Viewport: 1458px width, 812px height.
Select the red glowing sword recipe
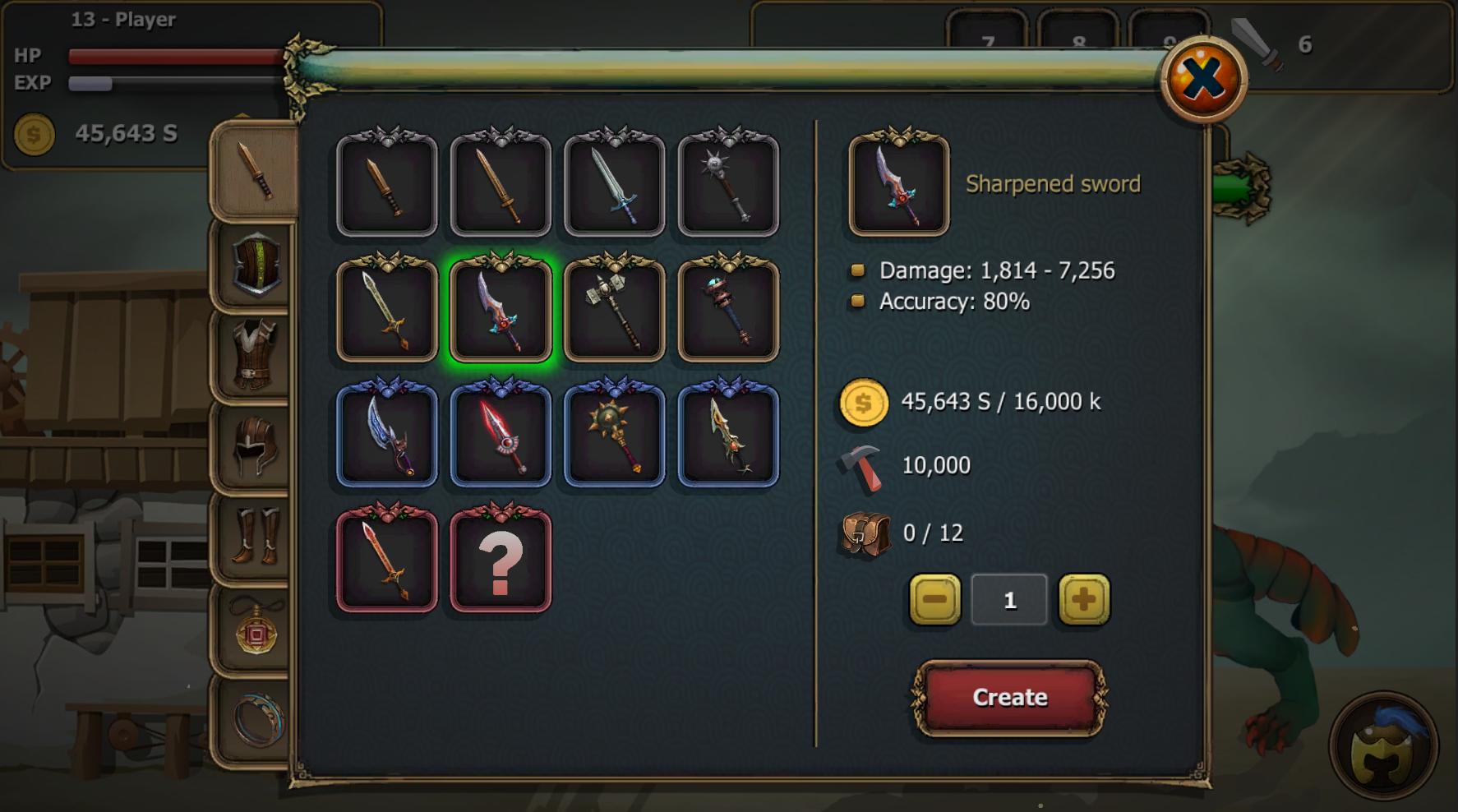pos(498,437)
